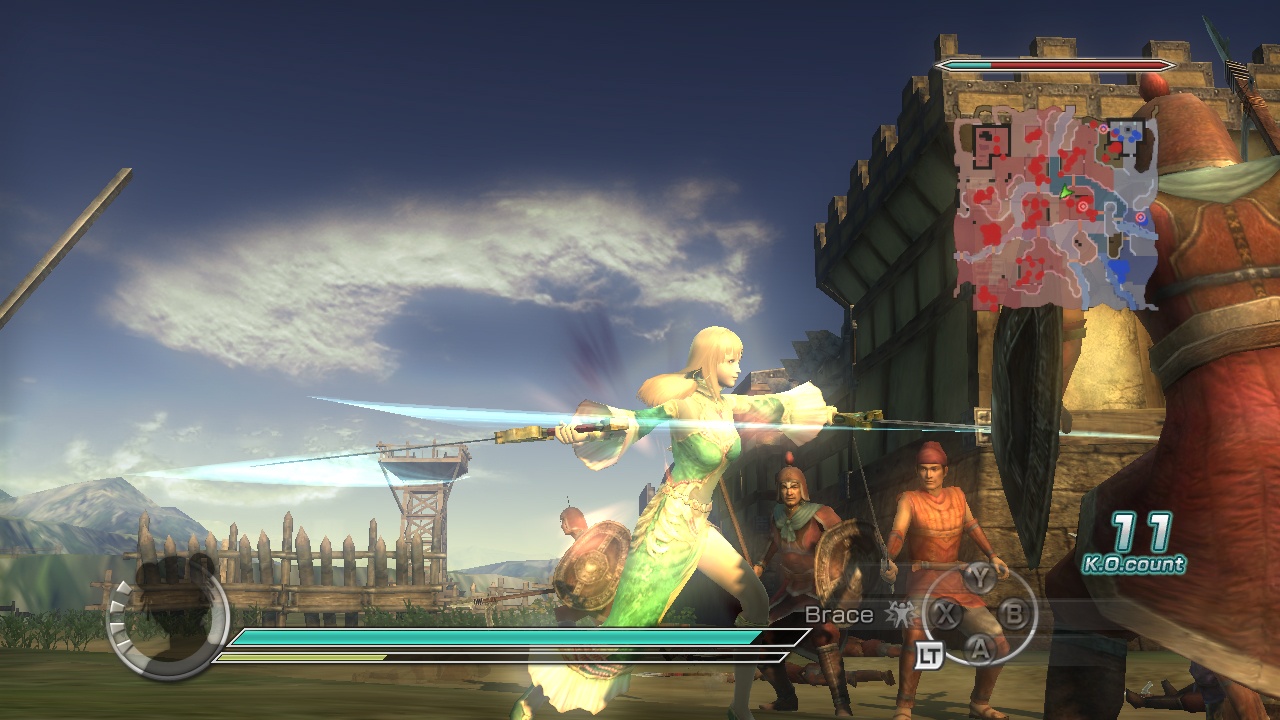Screen dimensions: 1280x720
Task: Select the green player arrow on the minimap
Action: pyautogui.click(x=1065, y=192)
